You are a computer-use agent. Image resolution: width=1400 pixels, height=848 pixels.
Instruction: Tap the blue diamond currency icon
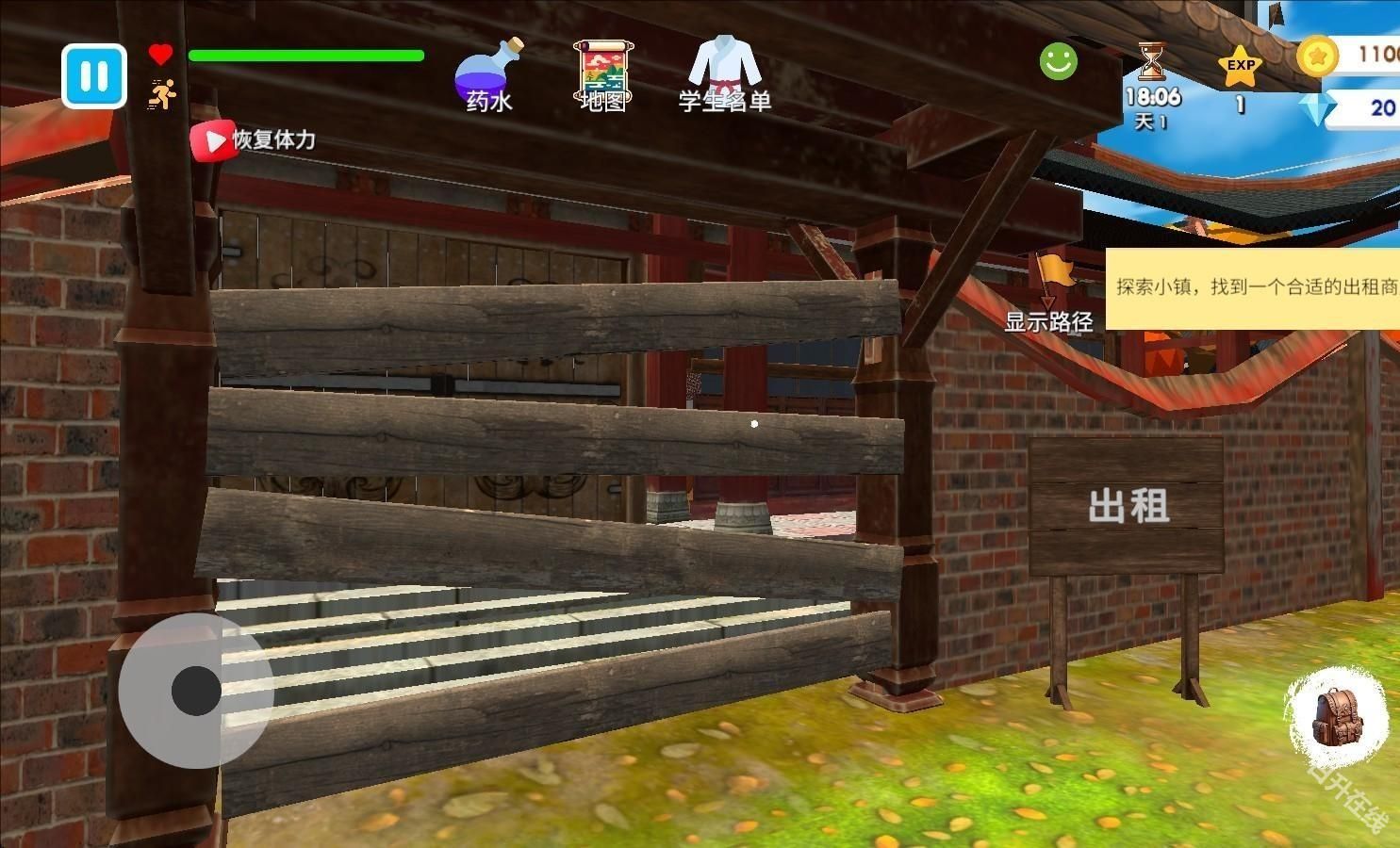[1314, 109]
